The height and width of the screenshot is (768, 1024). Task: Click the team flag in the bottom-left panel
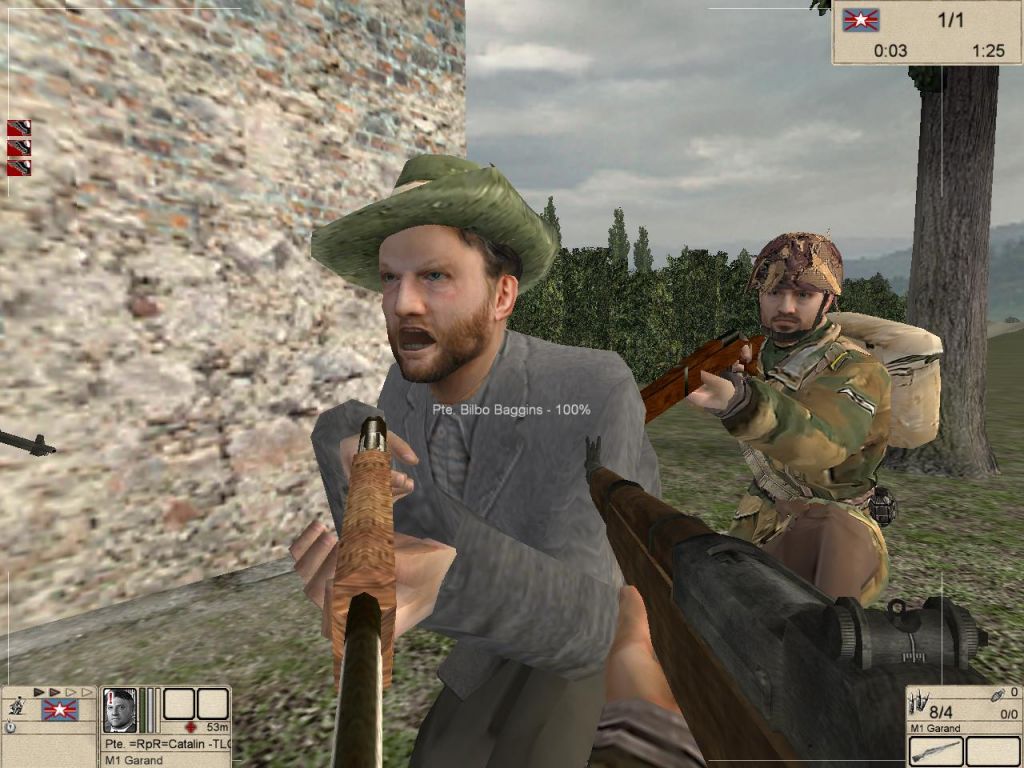click(59, 710)
